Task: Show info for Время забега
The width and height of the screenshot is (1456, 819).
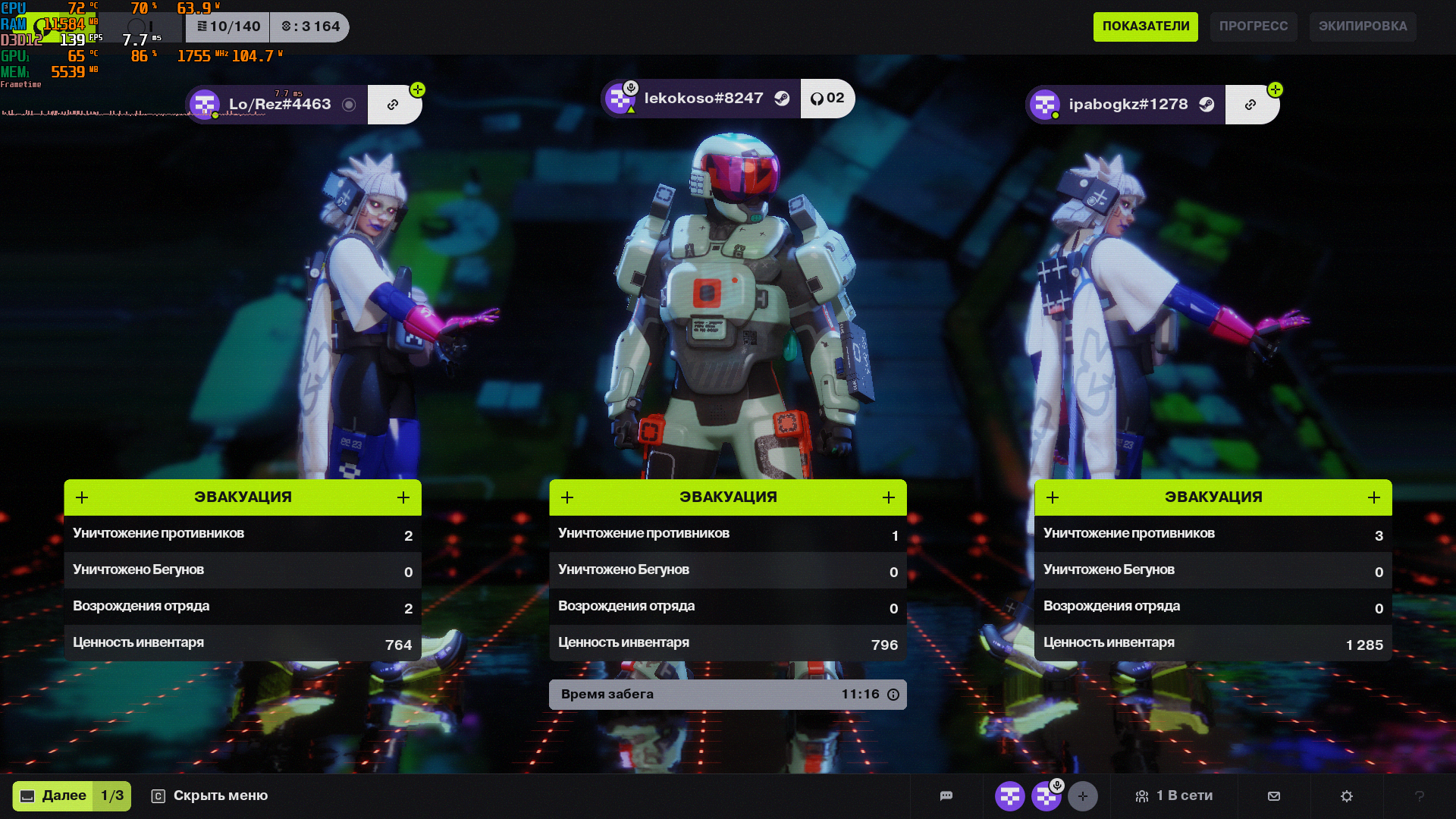Action: [x=893, y=695]
